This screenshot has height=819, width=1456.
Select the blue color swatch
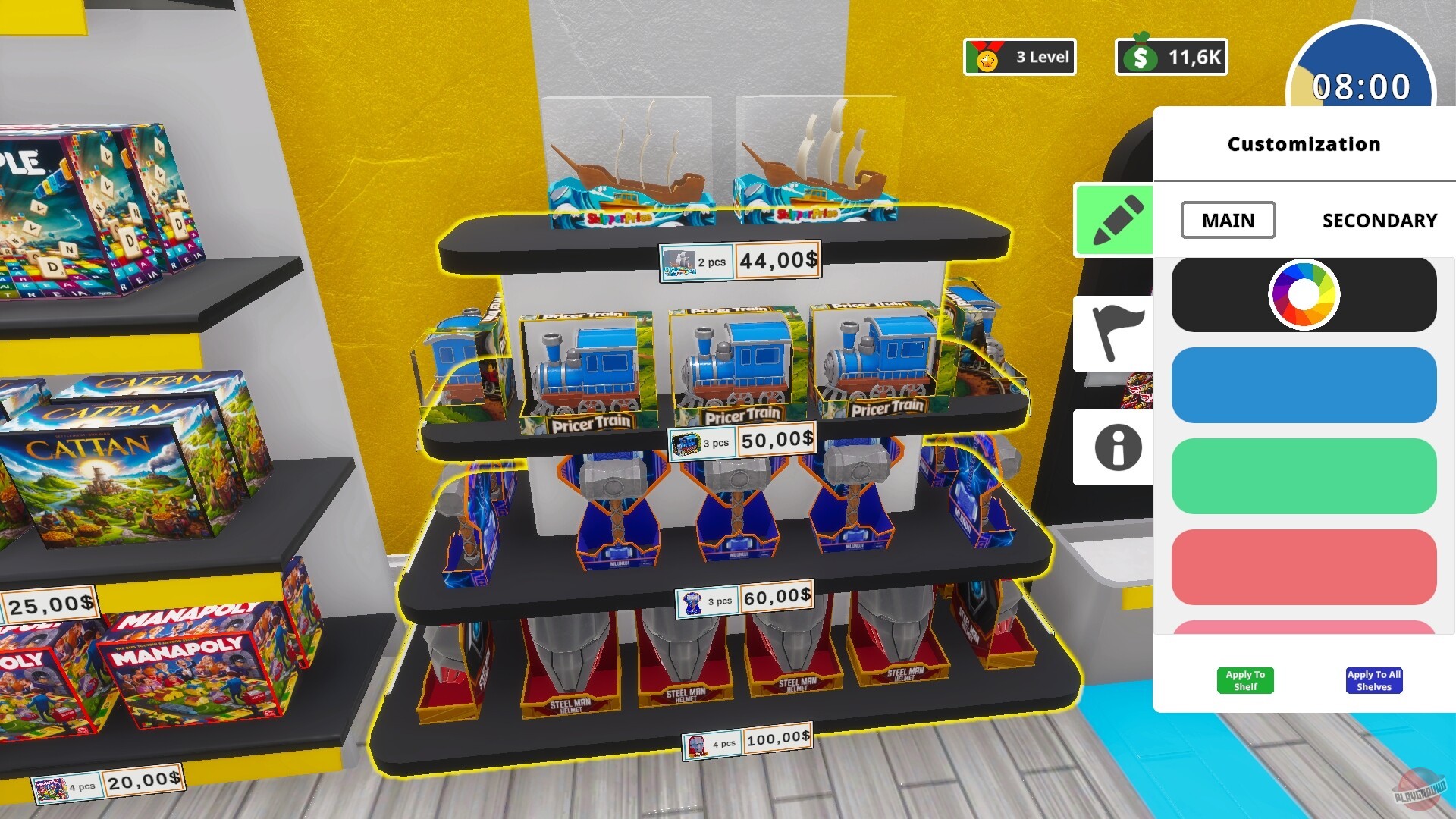[1303, 386]
